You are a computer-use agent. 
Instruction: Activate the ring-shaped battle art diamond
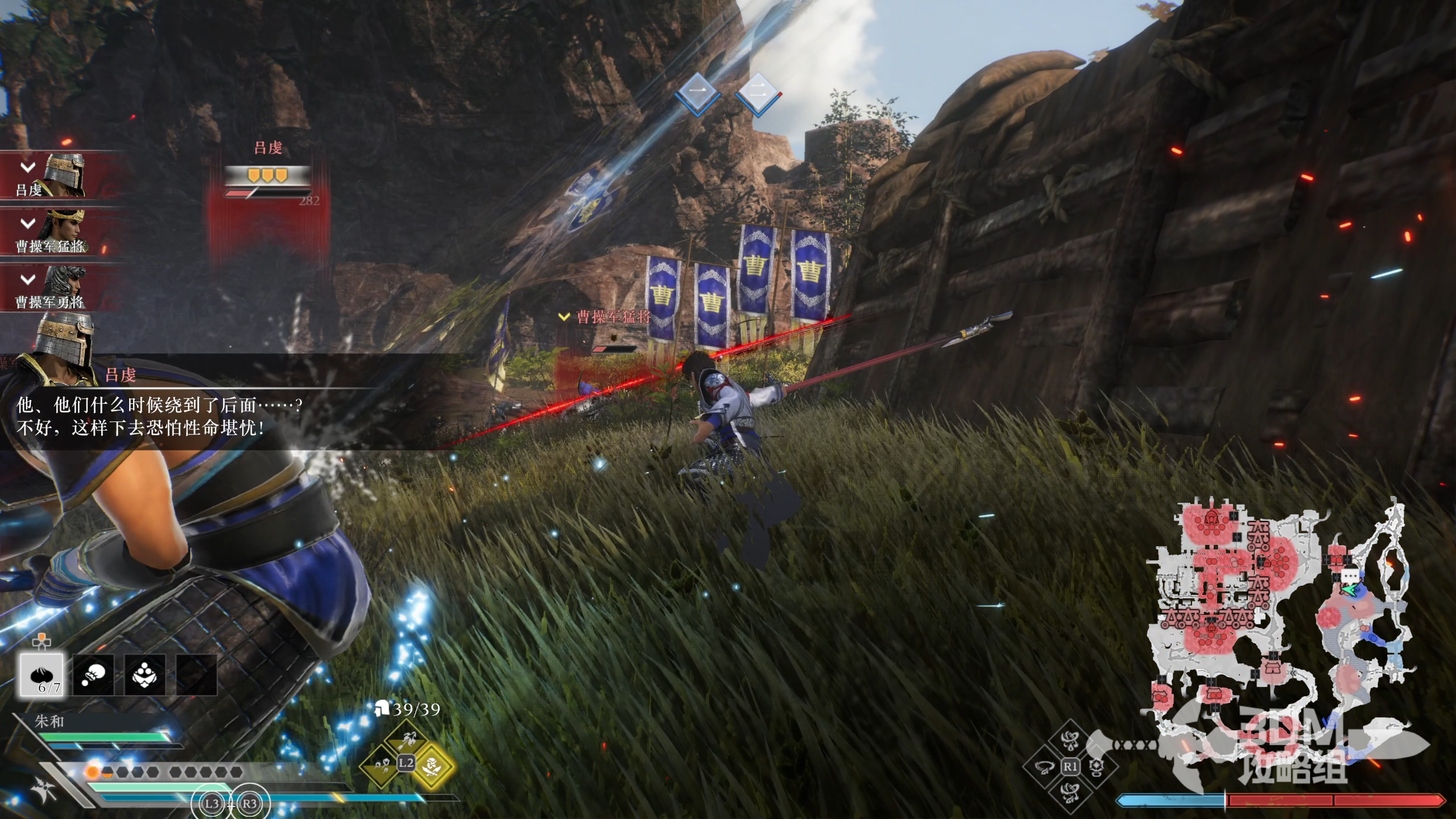[1044, 767]
